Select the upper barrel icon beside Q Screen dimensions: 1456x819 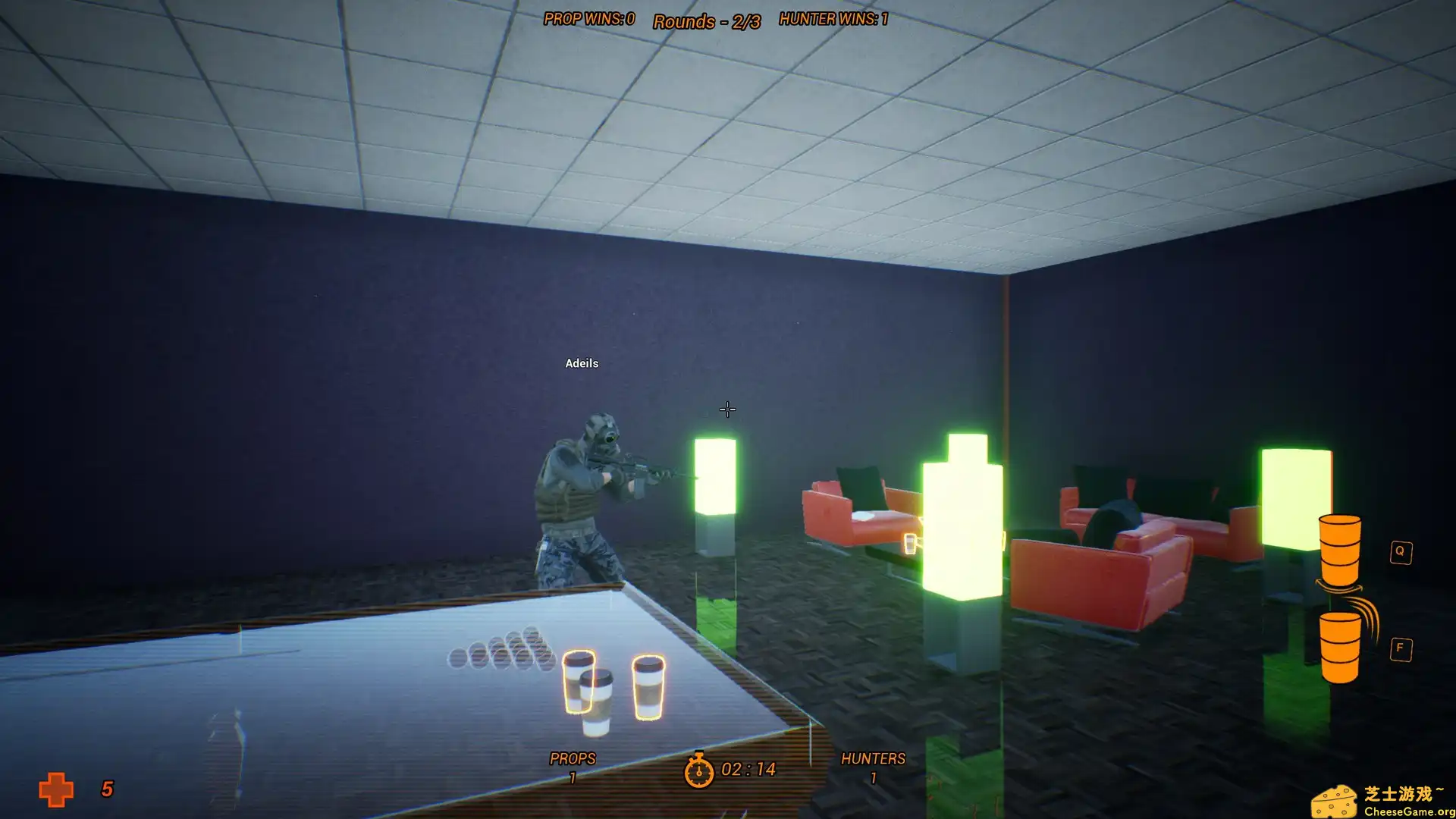[x=1339, y=550]
